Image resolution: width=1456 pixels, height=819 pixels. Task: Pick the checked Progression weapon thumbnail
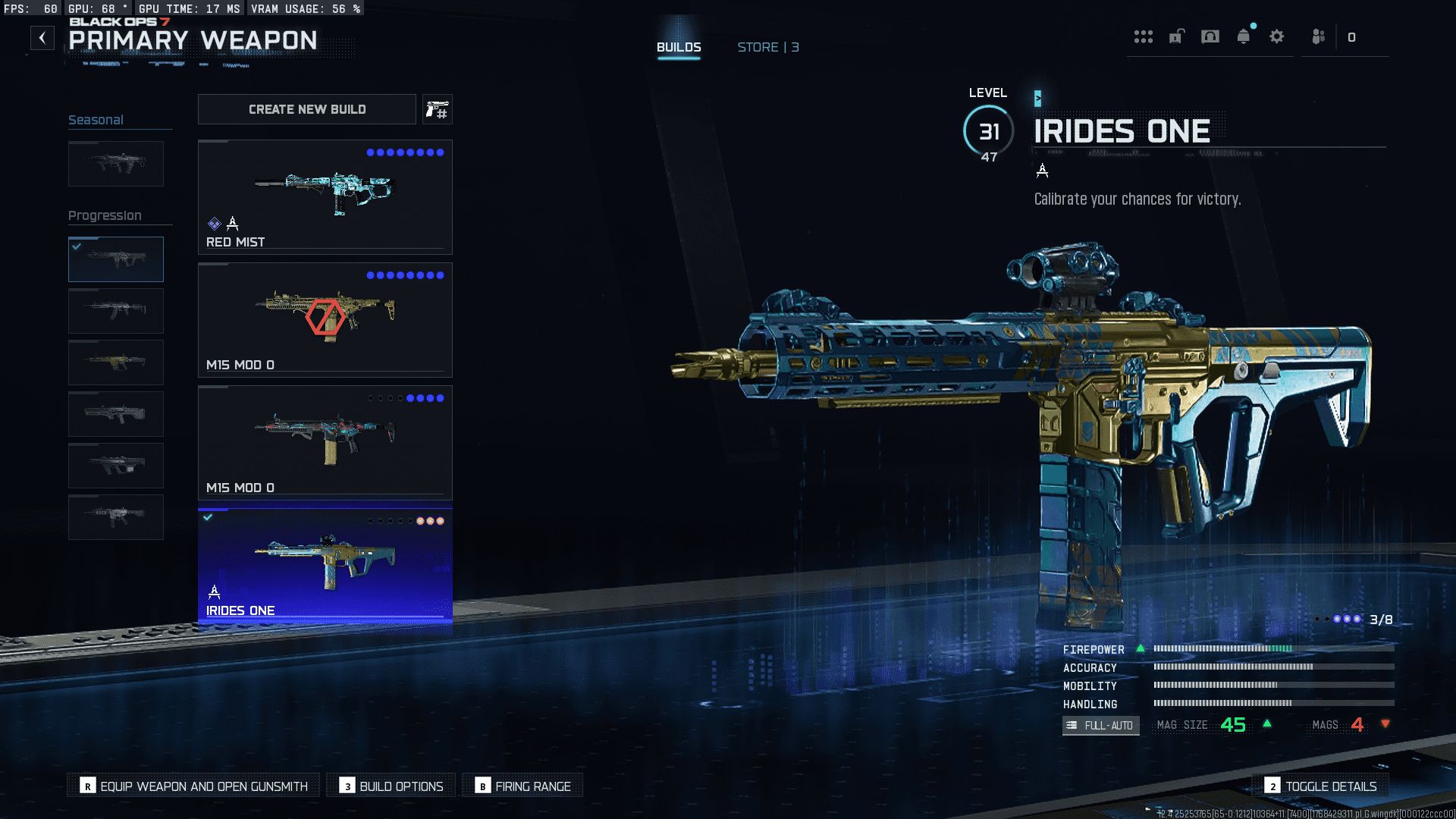[x=116, y=259]
